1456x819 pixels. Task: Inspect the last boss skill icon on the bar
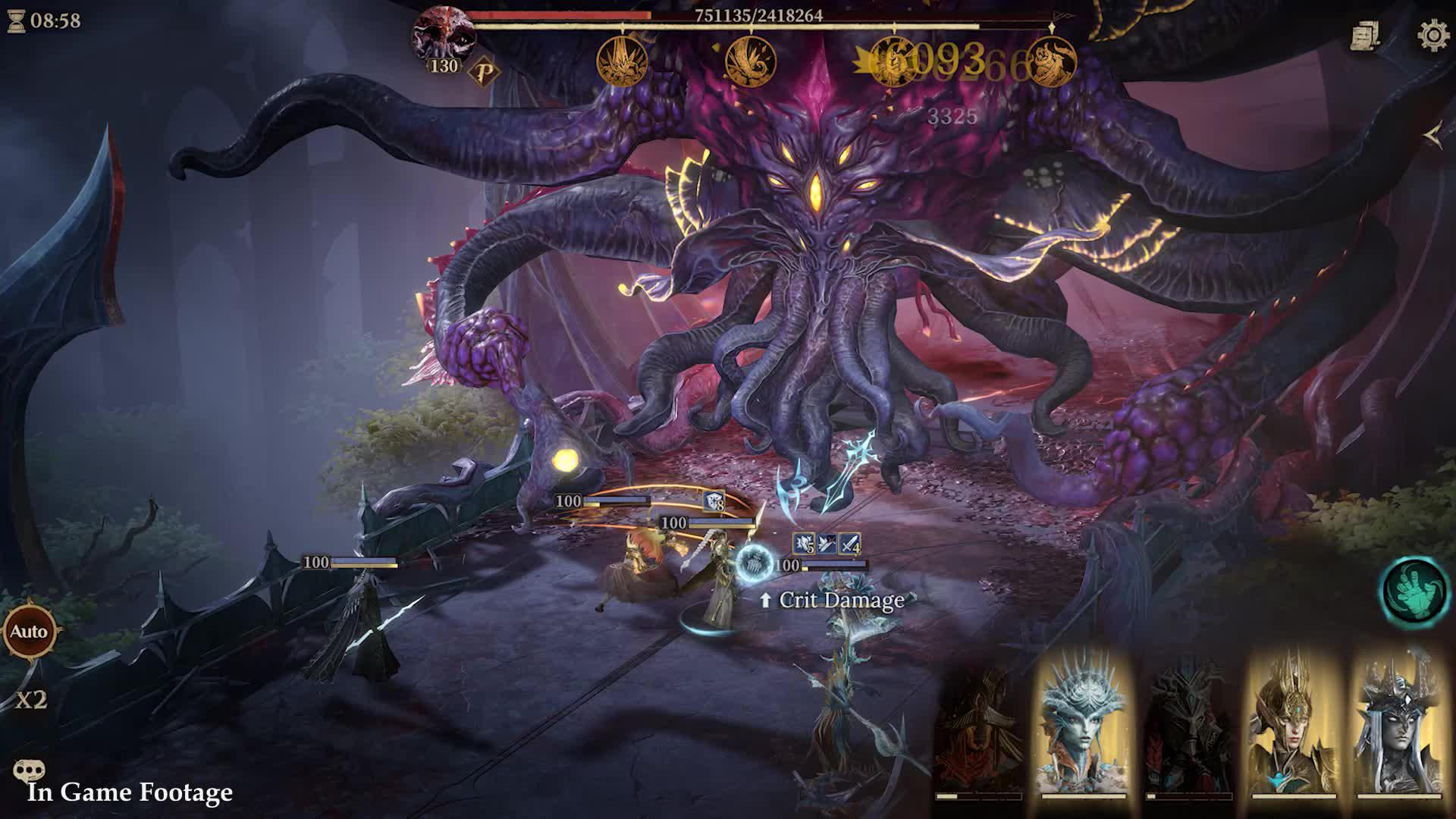coord(1052,61)
